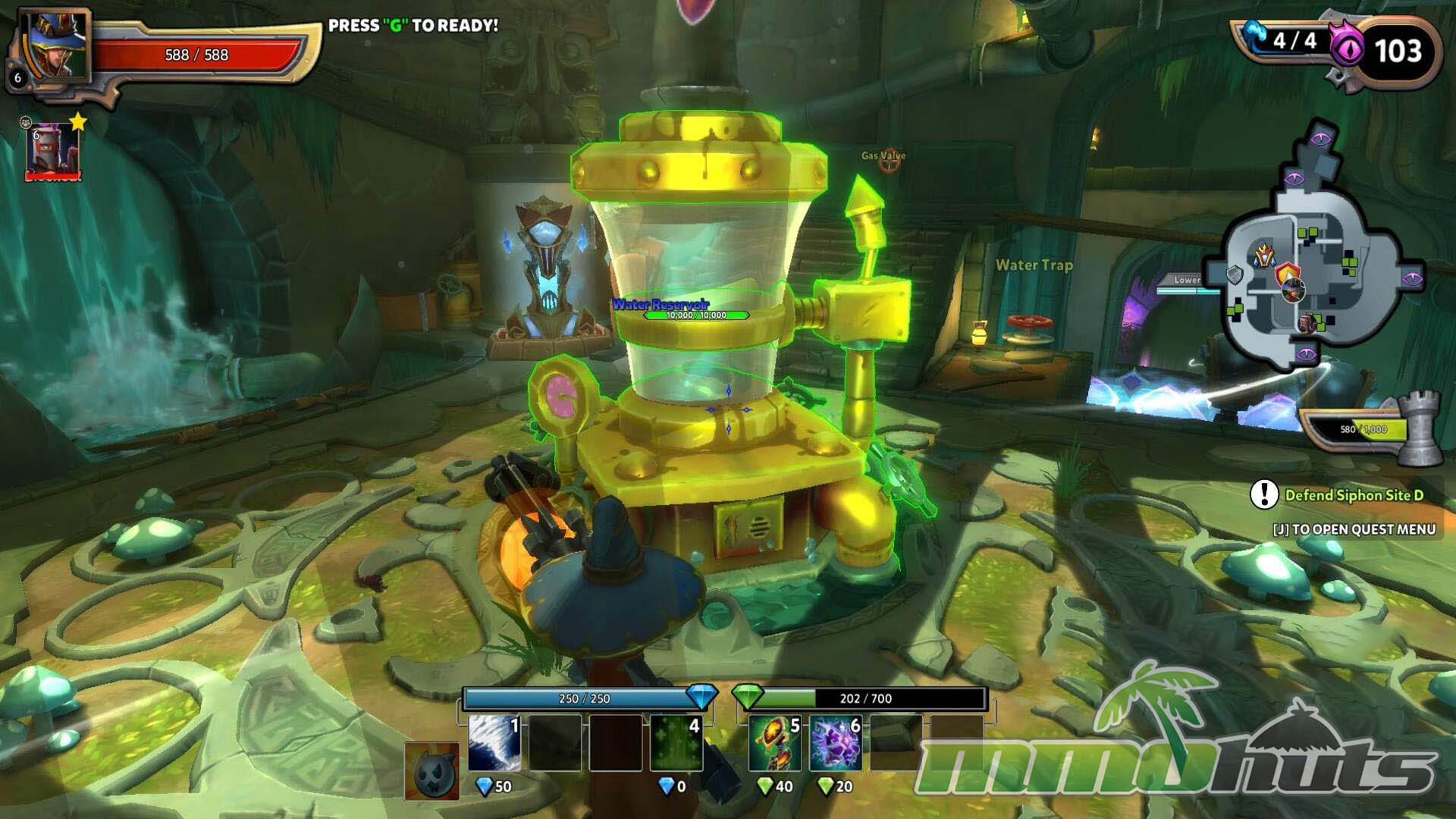Activate the tornado ability in slot 1
The image size is (1456, 819).
pyautogui.click(x=494, y=743)
